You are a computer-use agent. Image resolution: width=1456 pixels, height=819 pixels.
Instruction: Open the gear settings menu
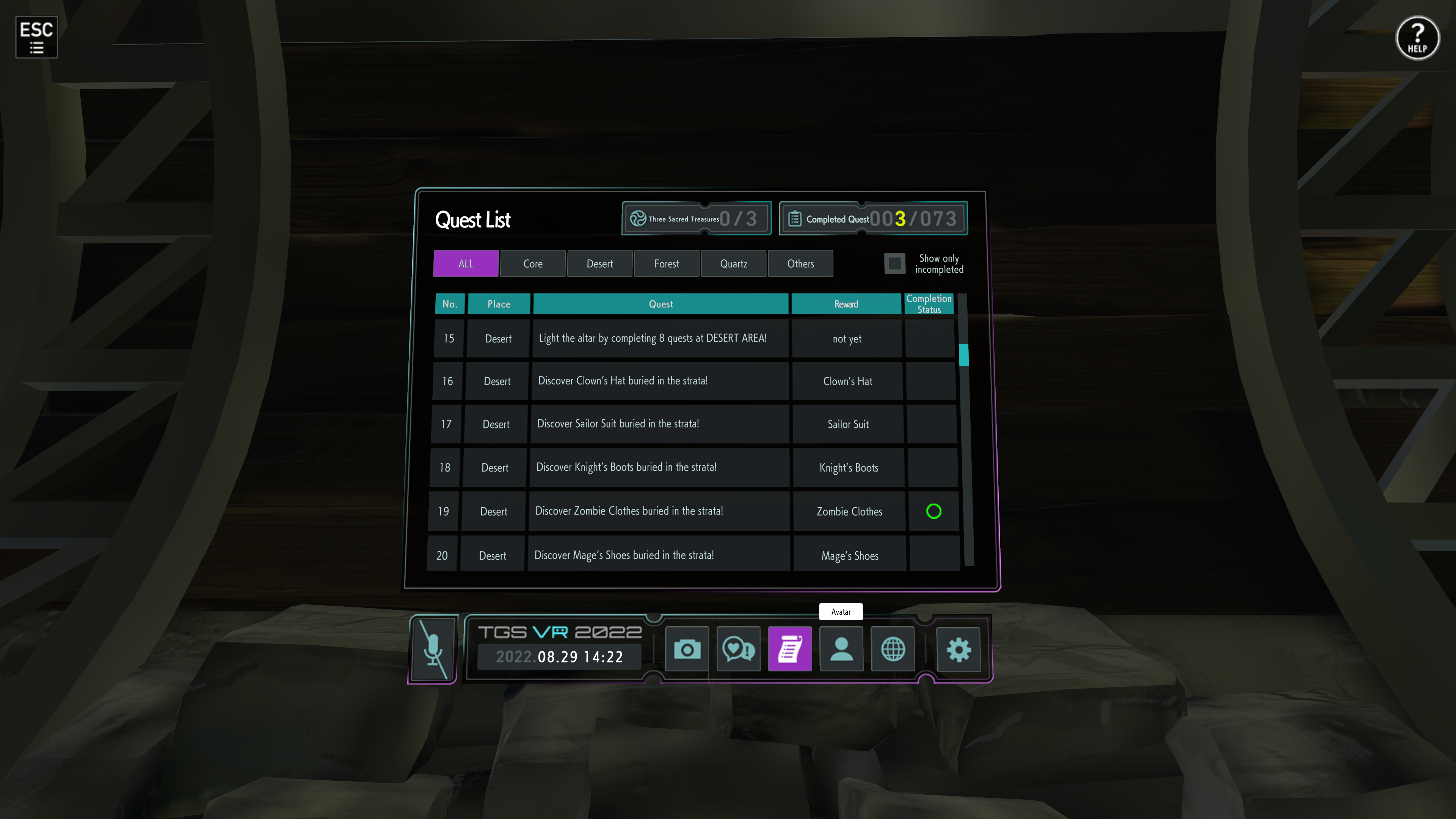(959, 649)
